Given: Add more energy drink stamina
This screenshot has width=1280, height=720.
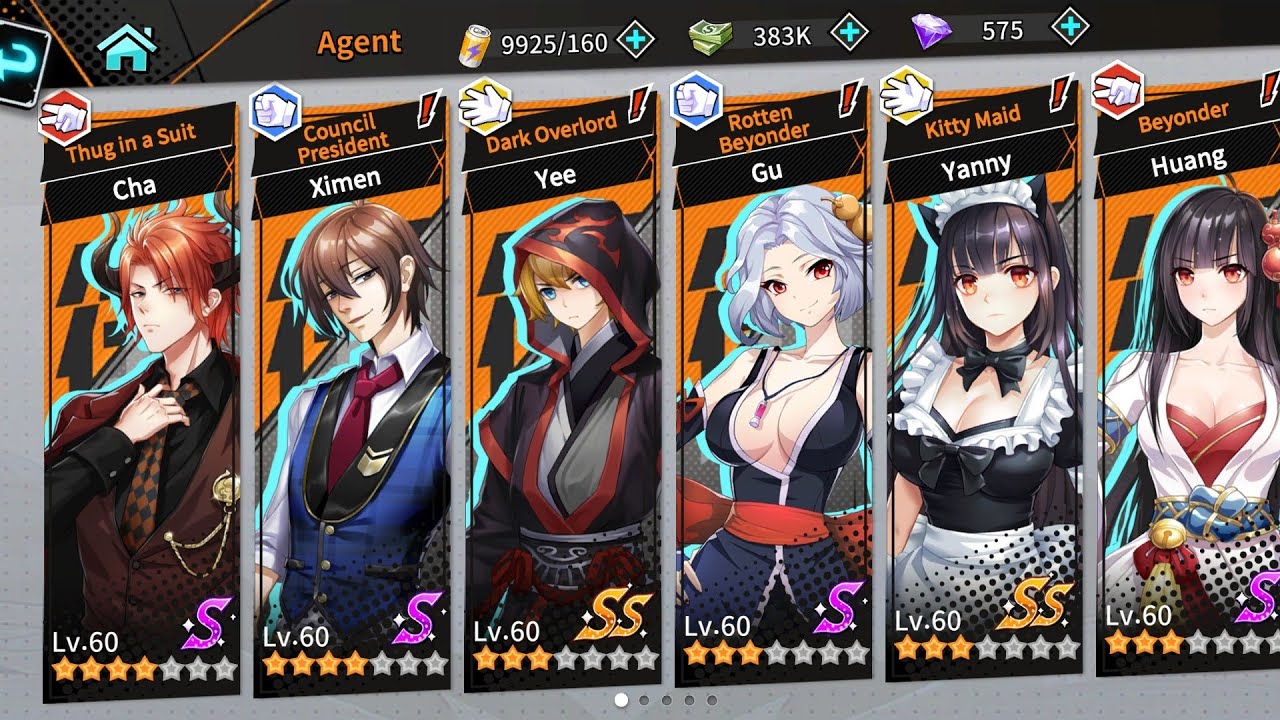Looking at the screenshot, I should tap(636, 41).
